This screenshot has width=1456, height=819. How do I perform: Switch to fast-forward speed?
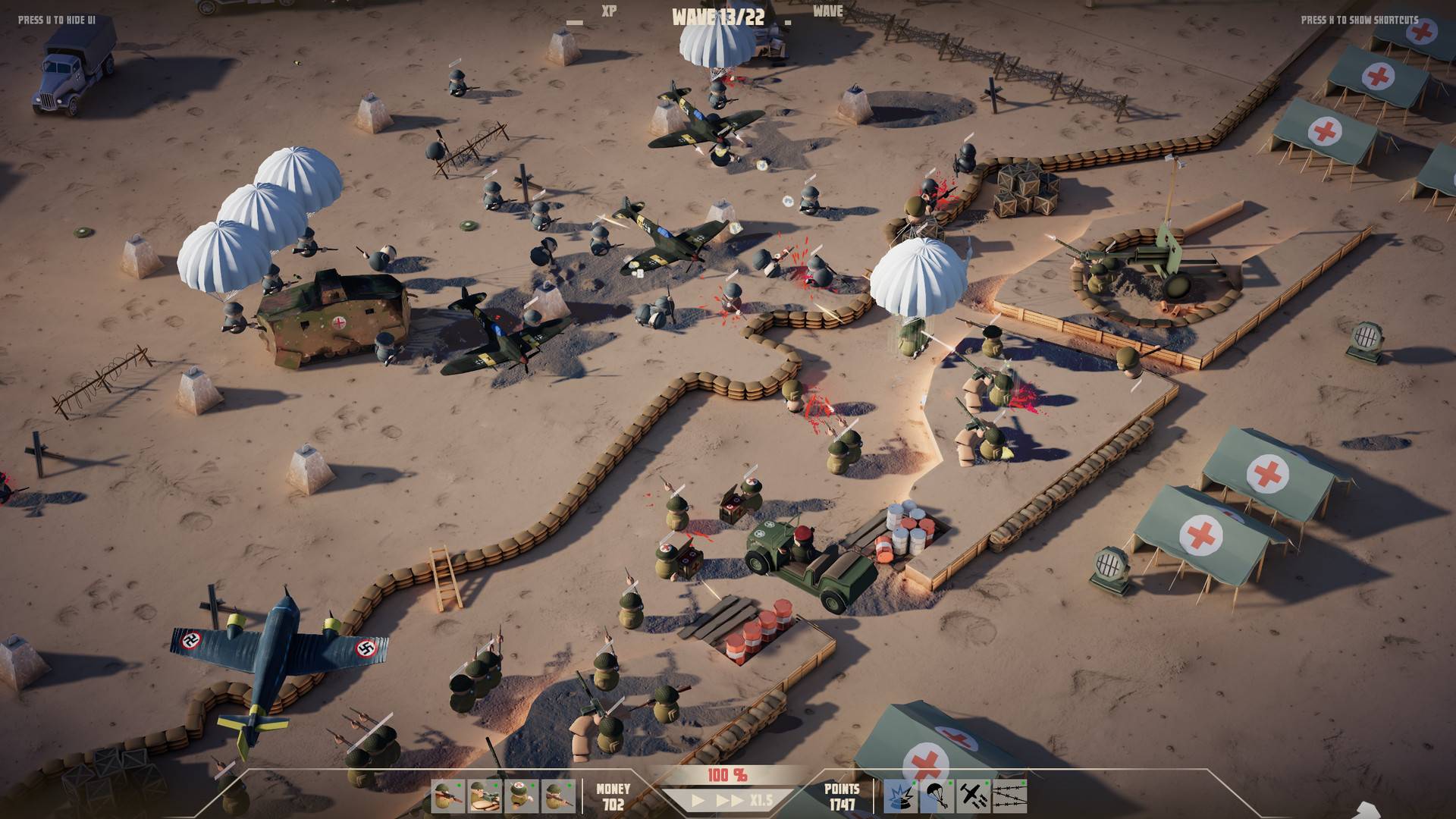point(730,801)
